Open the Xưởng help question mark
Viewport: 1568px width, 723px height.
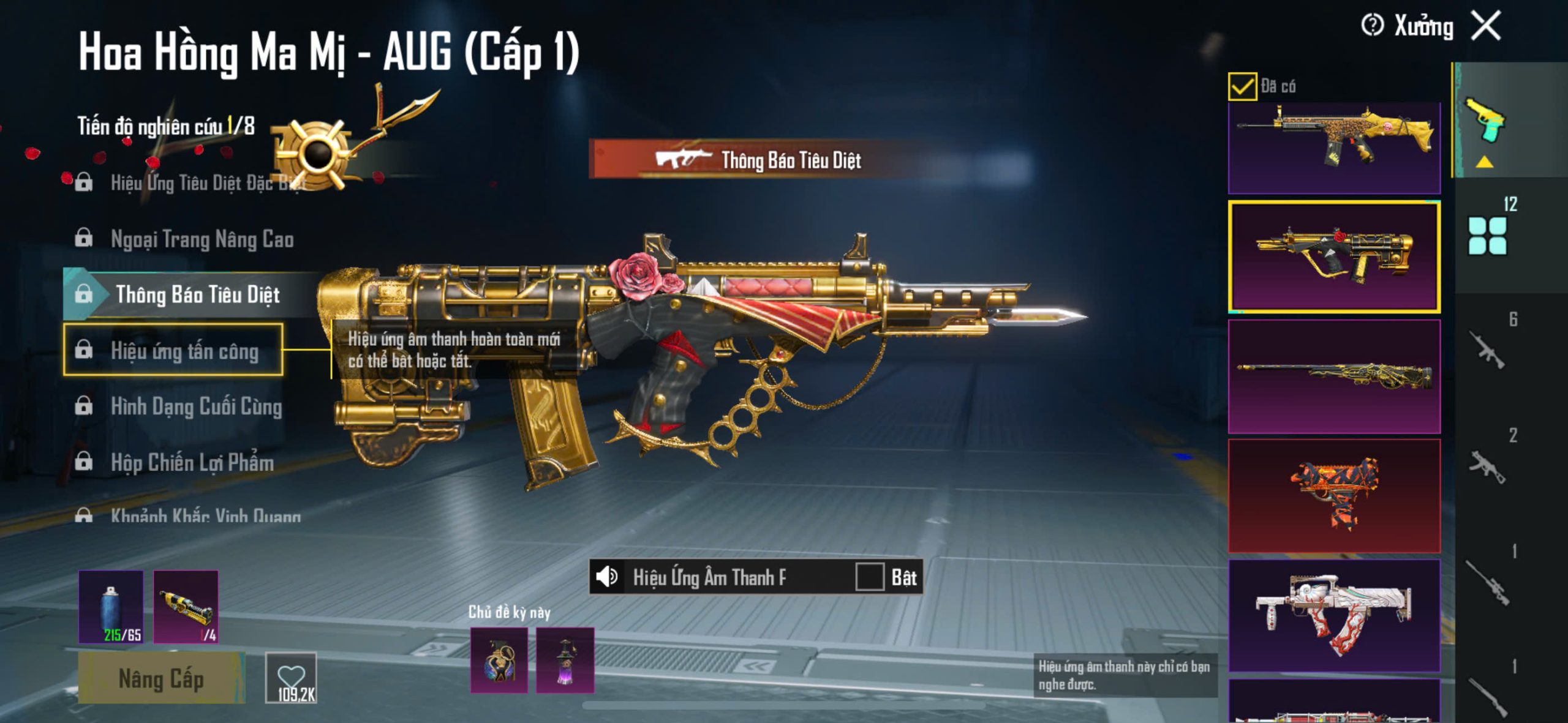click(x=1372, y=26)
